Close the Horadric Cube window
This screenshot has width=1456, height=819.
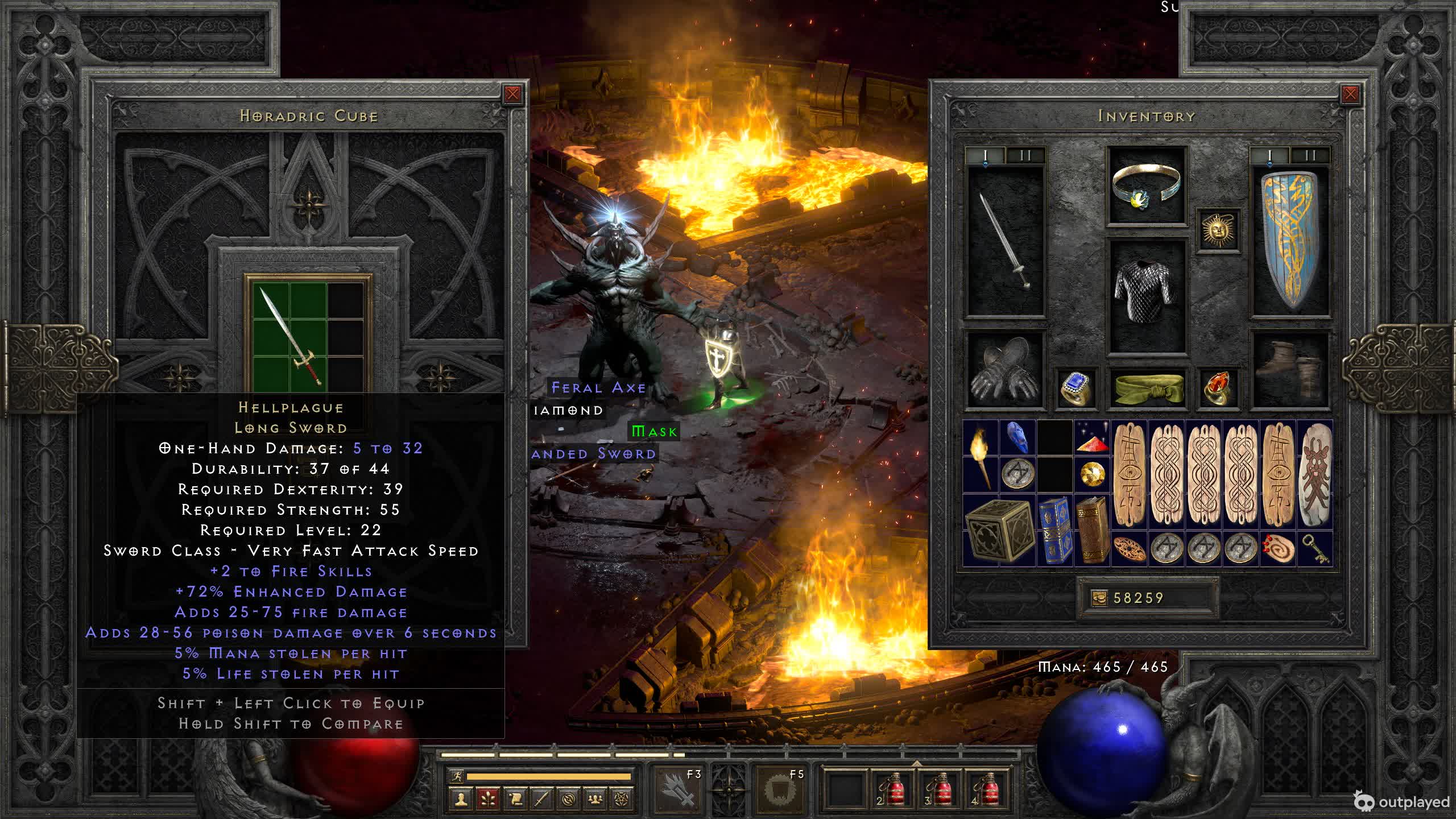point(512,94)
